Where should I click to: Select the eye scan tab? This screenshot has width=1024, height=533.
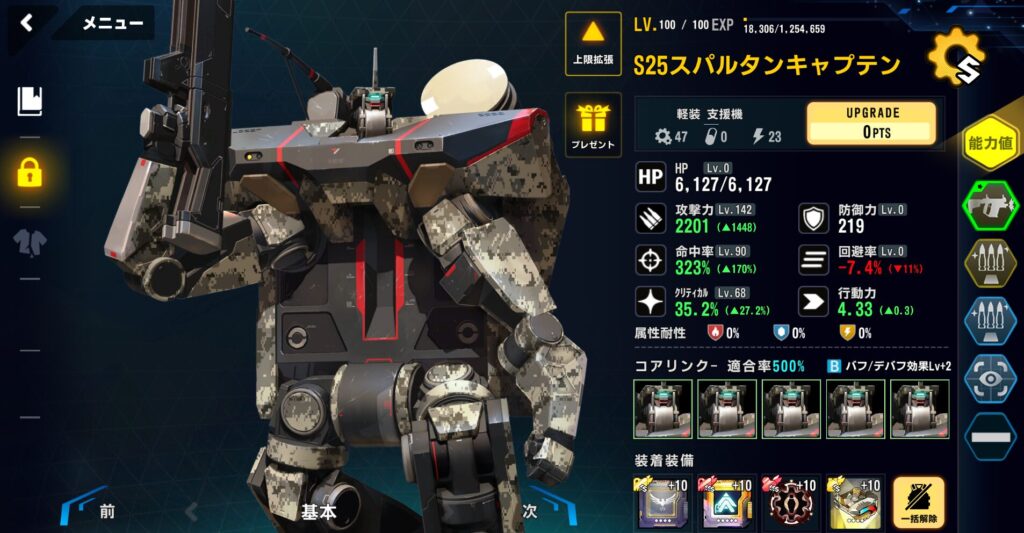989,379
